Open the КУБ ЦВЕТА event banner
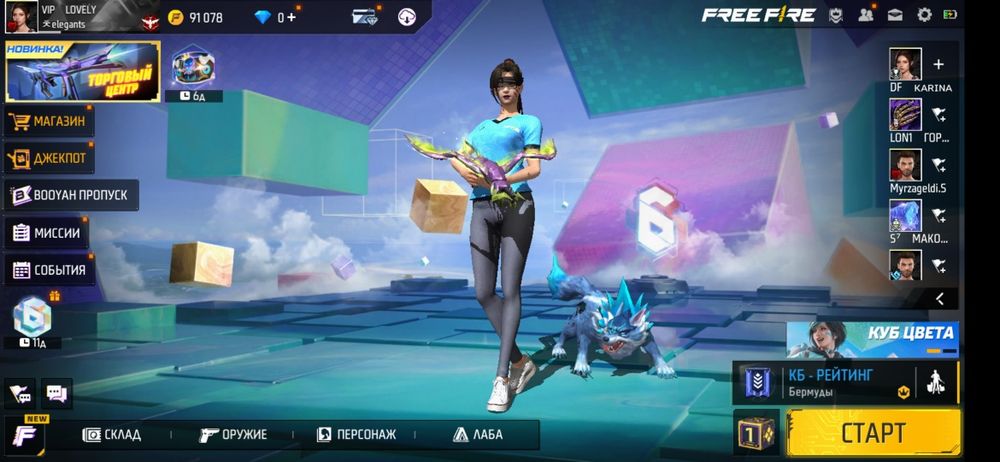1000x462 pixels. [872, 339]
